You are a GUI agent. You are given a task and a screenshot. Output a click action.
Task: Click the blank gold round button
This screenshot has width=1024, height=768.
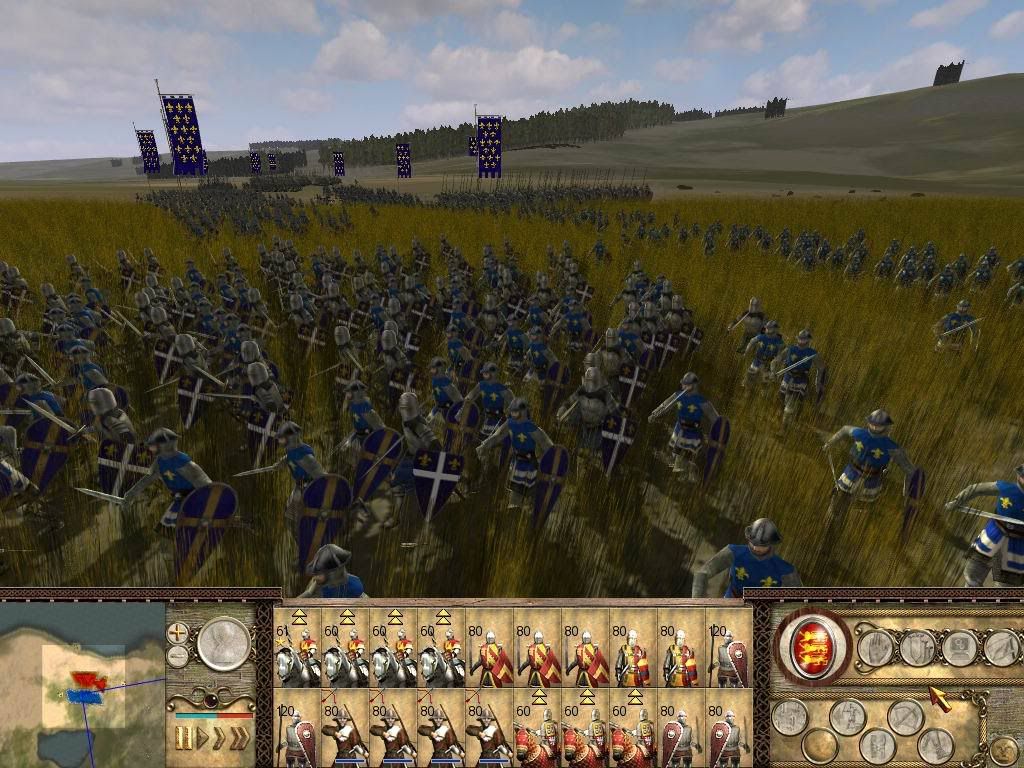coord(819,745)
